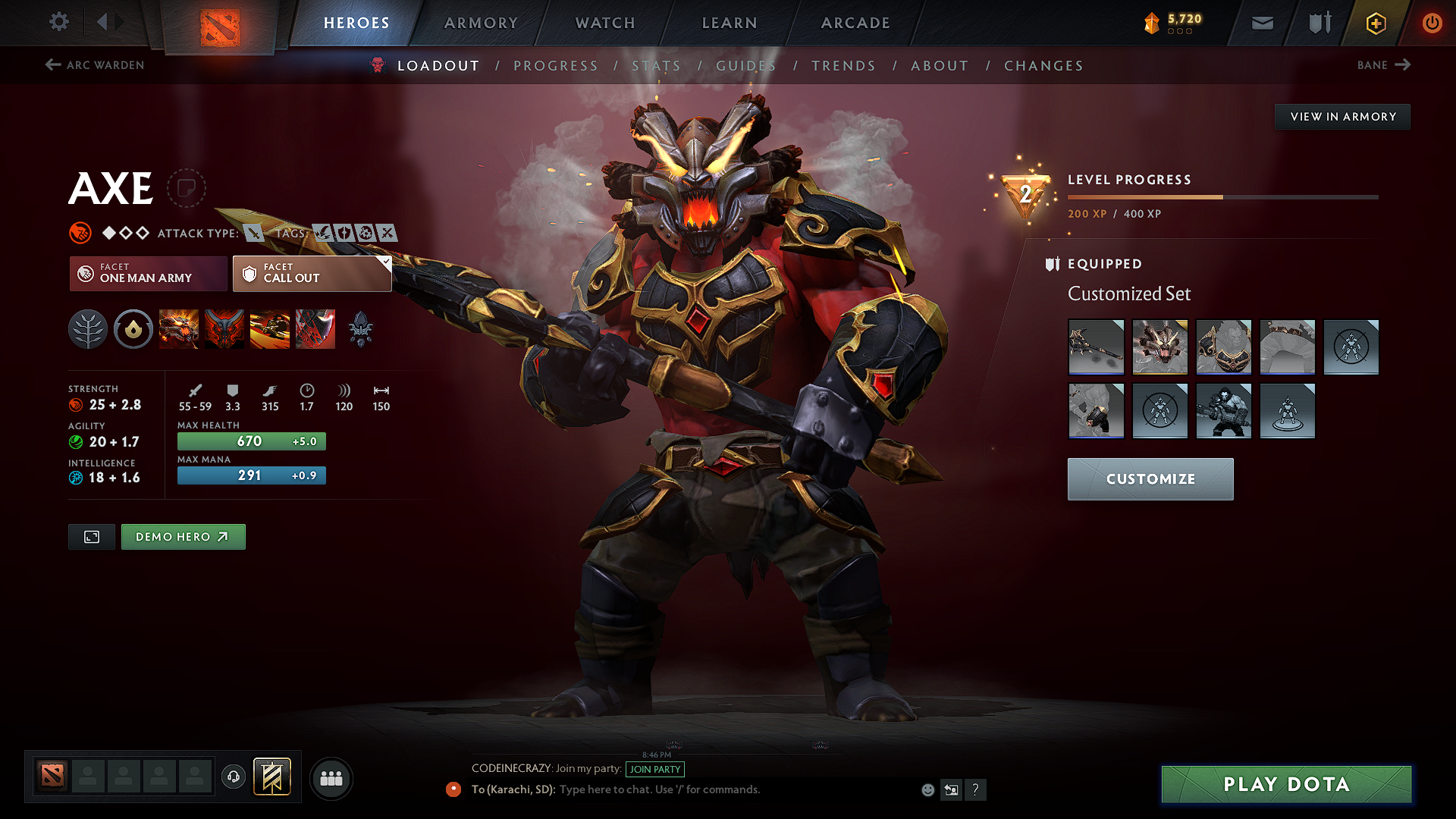Go back to Arc Warden hero page
The width and height of the screenshot is (1456, 819).
pyautogui.click(x=93, y=65)
